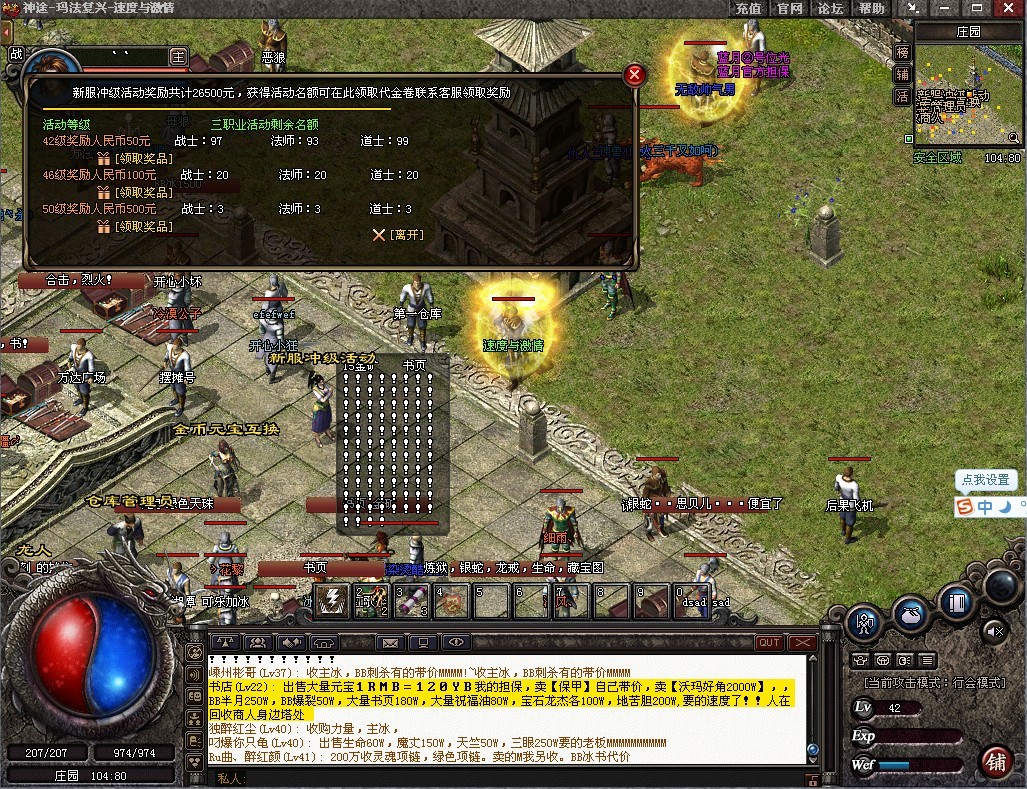Close the game window

[1007, 8]
